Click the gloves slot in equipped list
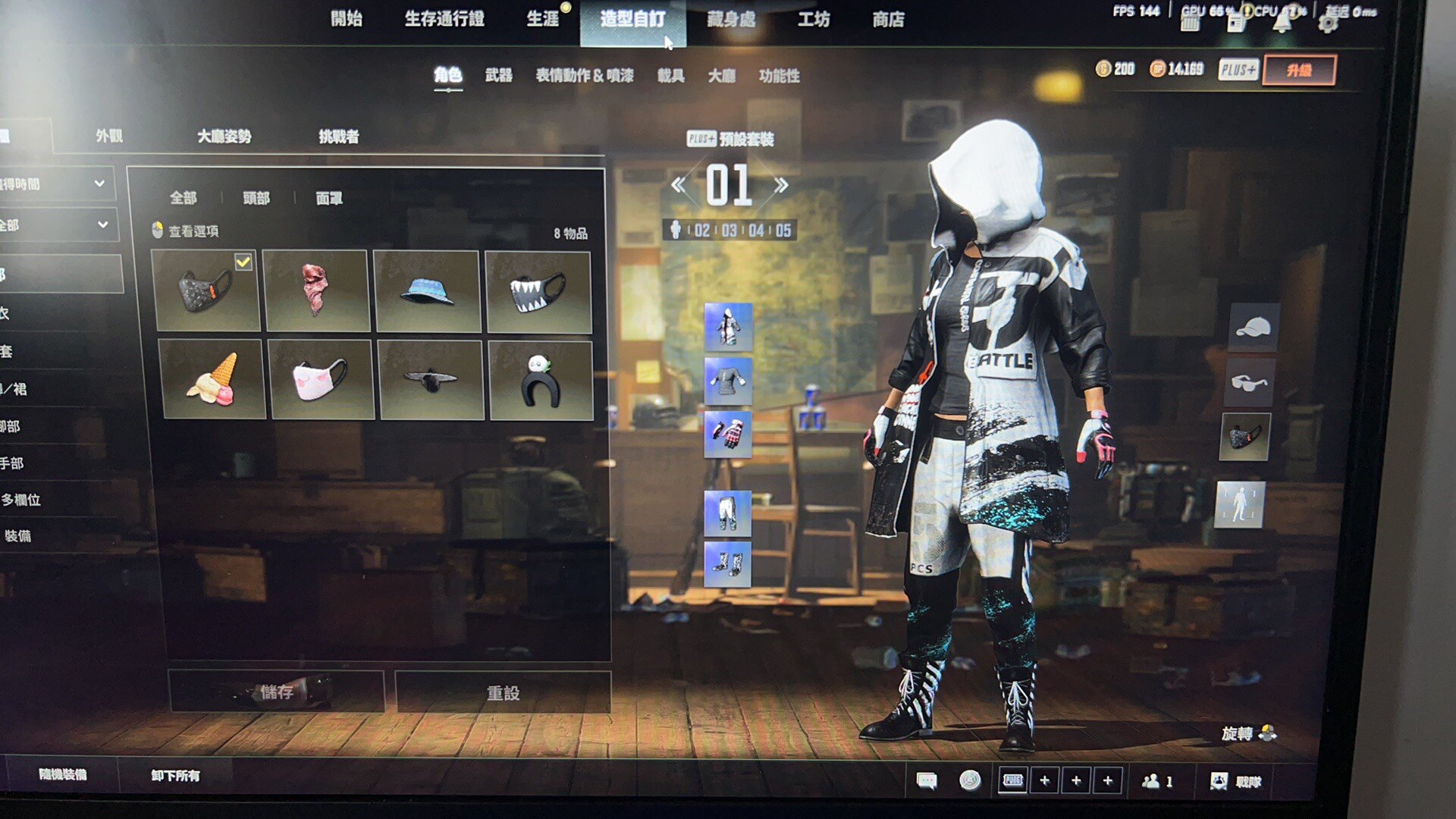 point(729,434)
